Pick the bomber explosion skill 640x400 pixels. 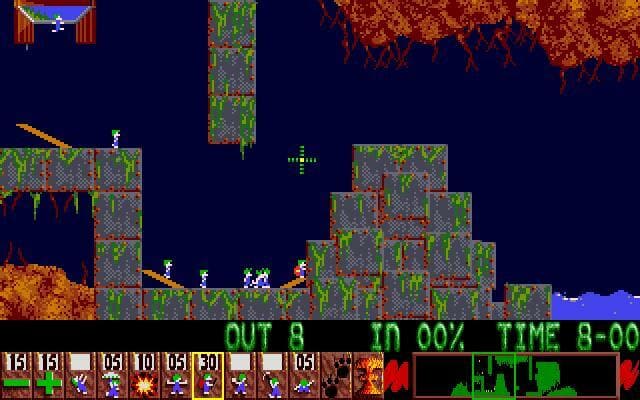144,375
